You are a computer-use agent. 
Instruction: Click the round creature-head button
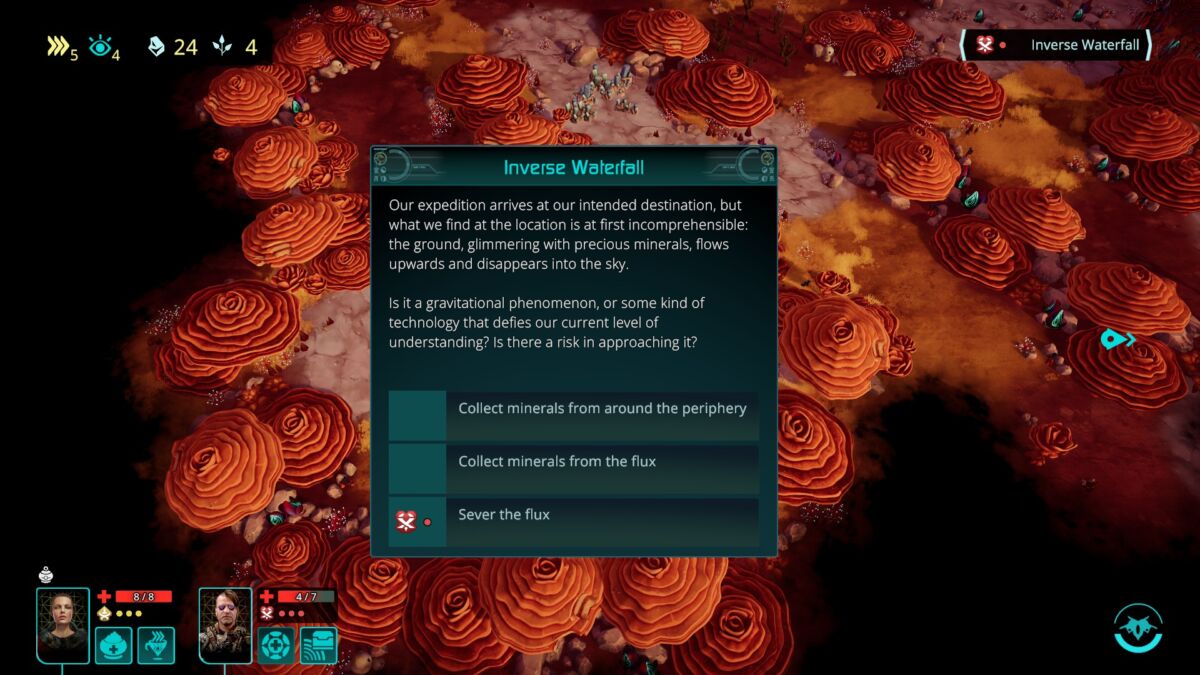[x=1138, y=627]
